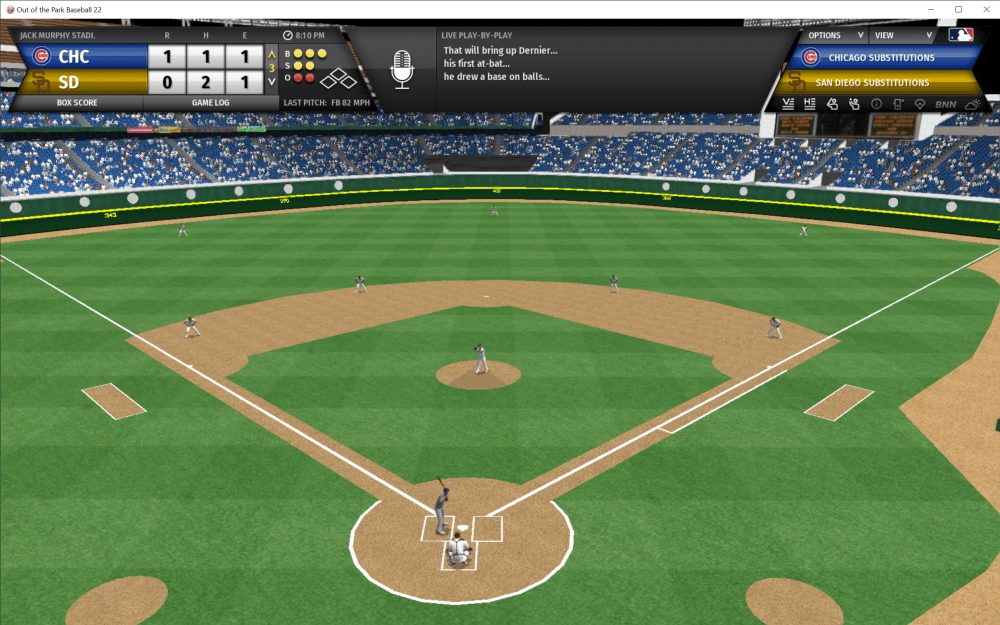The image size is (1000, 625).
Task: Show the weather cloud icon panel
Action: pos(972,104)
